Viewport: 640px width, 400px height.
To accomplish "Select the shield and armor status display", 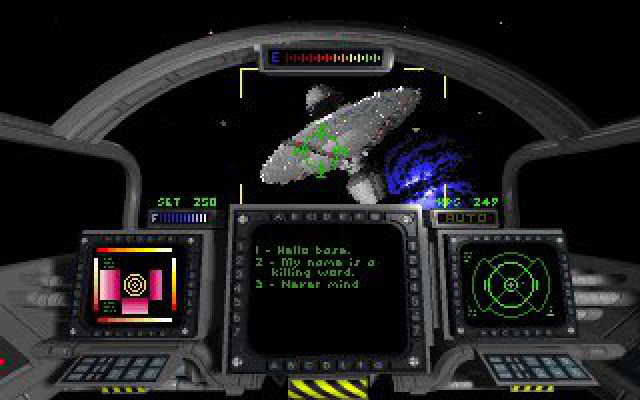I will 133,286.
